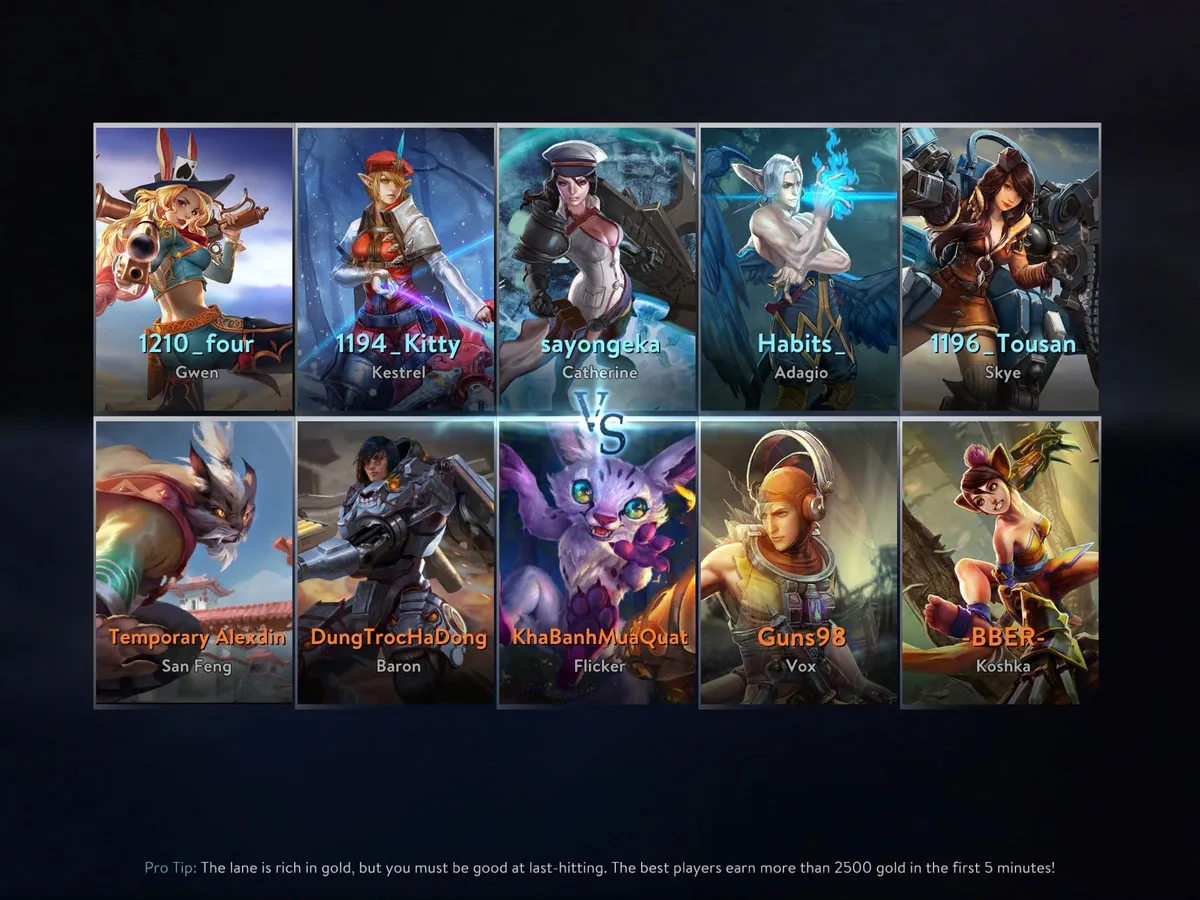Select 1210_four's Gwen hero card
The height and width of the screenshot is (900, 1200).
pyautogui.click(x=195, y=268)
